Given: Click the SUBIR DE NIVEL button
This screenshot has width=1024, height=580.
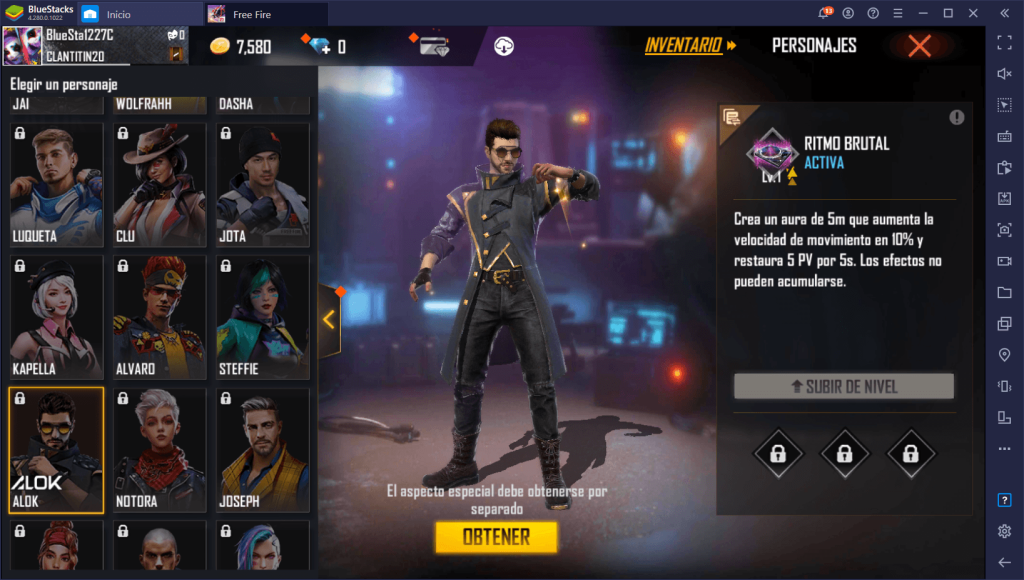Looking at the screenshot, I should 843,387.
